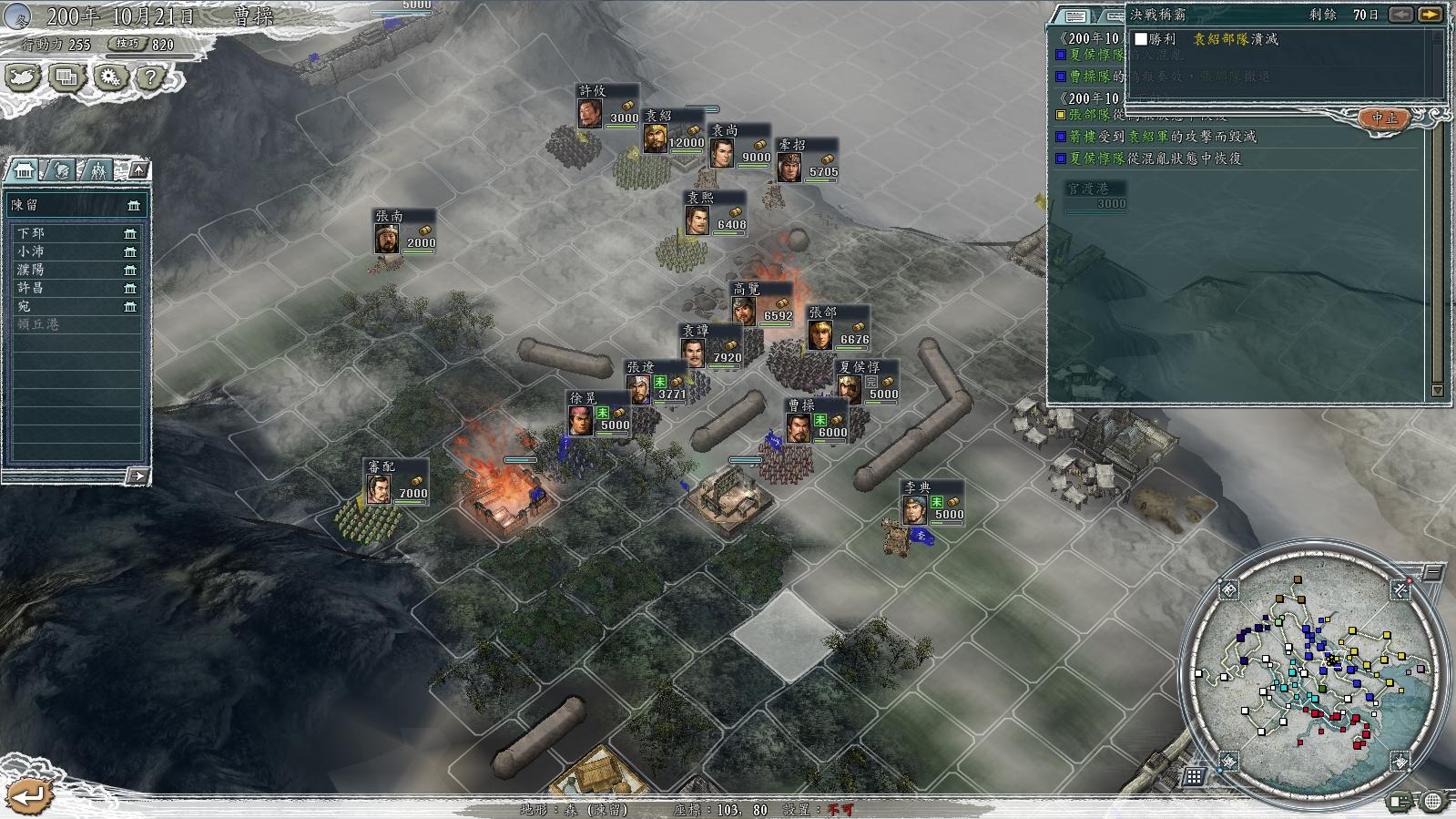Switch to the troops tab with soldier figures

coord(97,169)
